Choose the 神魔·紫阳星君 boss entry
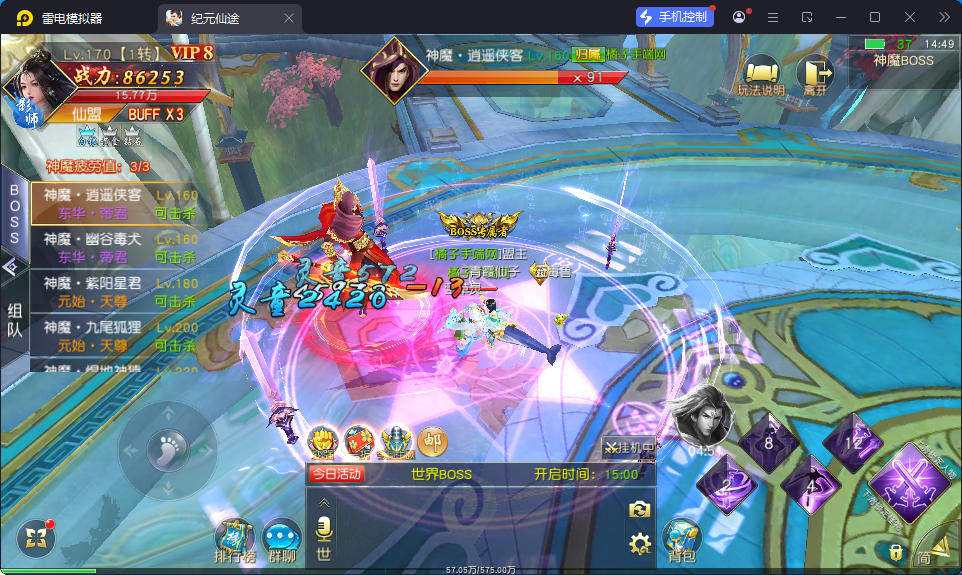The image size is (962, 575). [115, 292]
